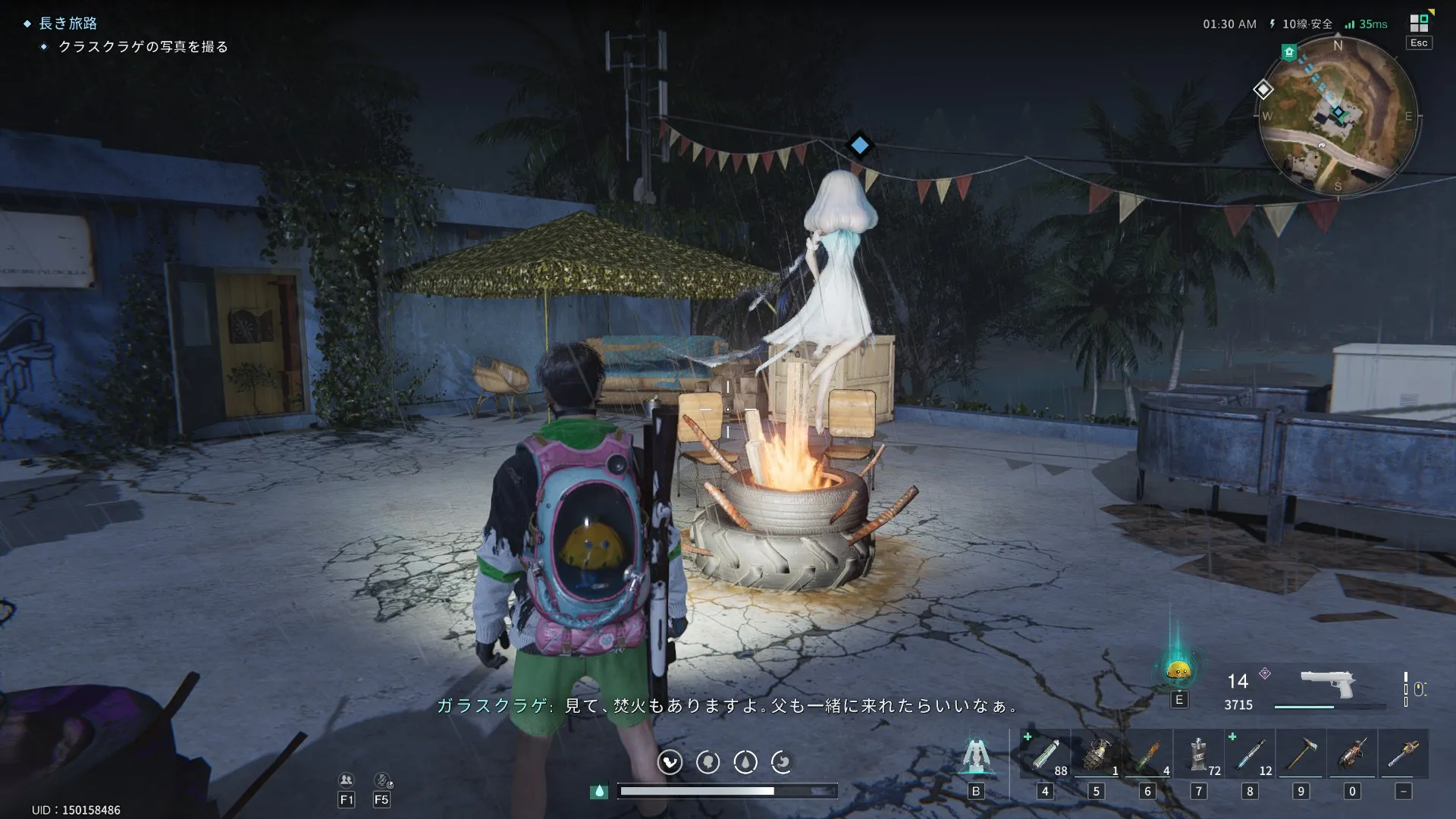Choose the molotov bottle hotbar slot
1456x819 pixels.
pos(1147,755)
